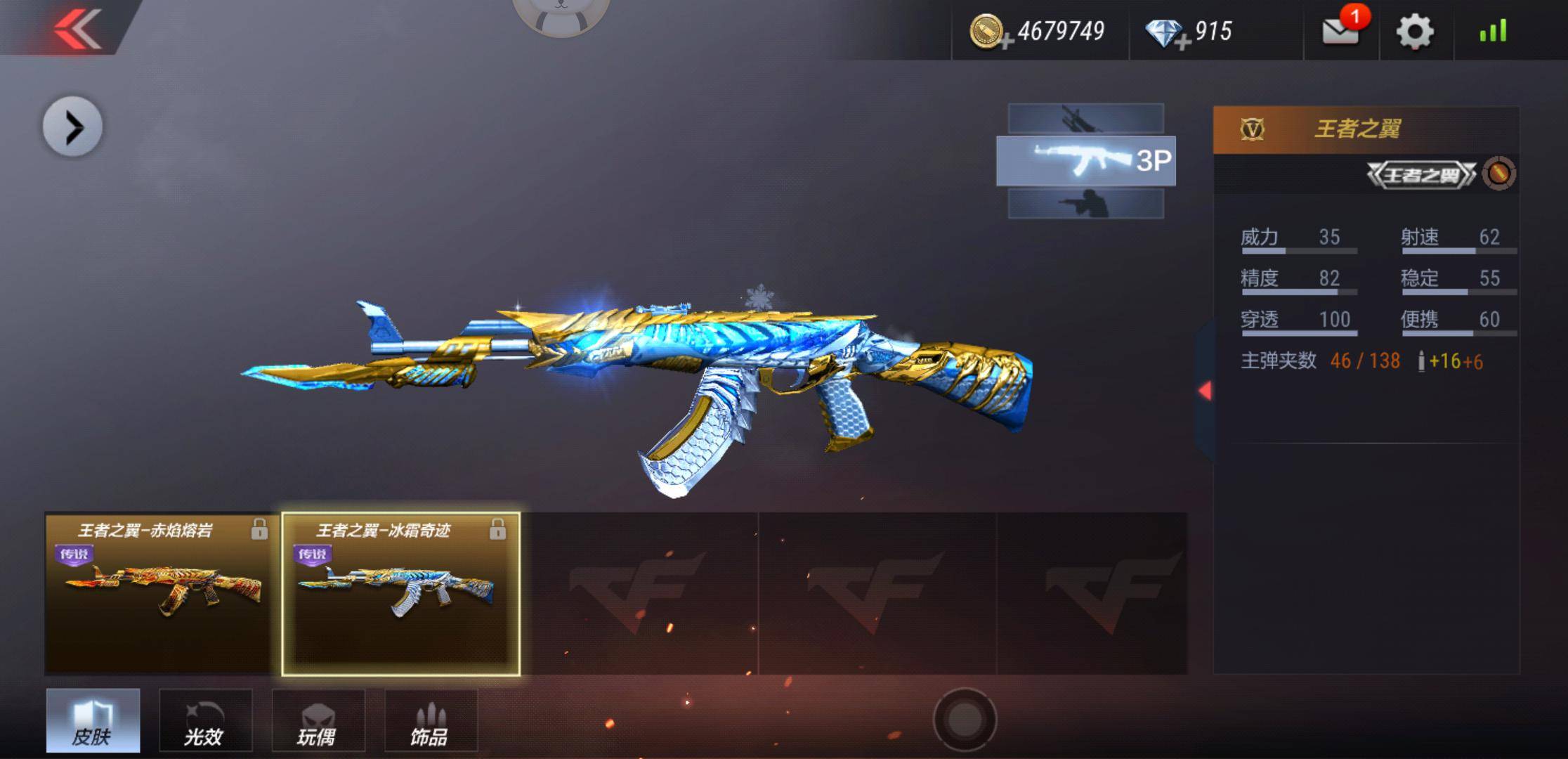The width and height of the screenshot is (1568, 759).
Task: Expand the side panel arrow button
Action: (x=72, y=127)
